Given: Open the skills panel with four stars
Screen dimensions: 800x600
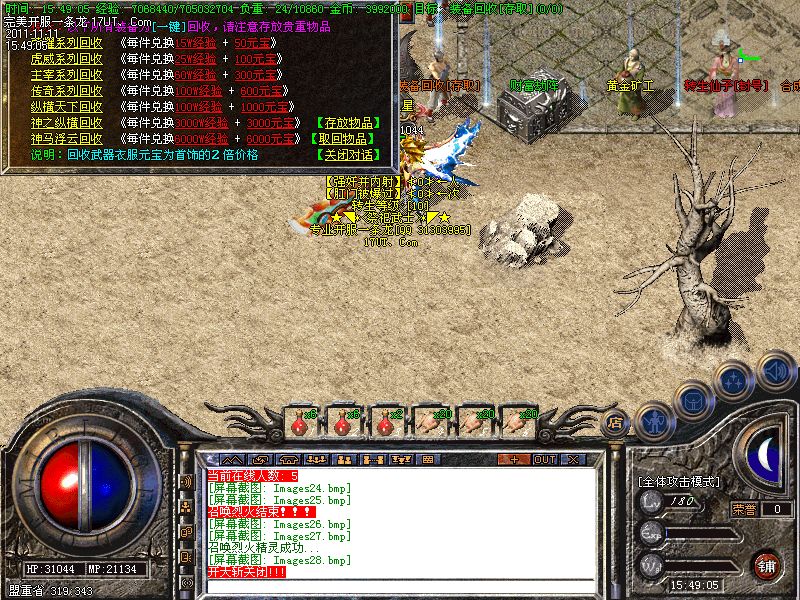Looking at the screenshot, I should coord(735,380).
